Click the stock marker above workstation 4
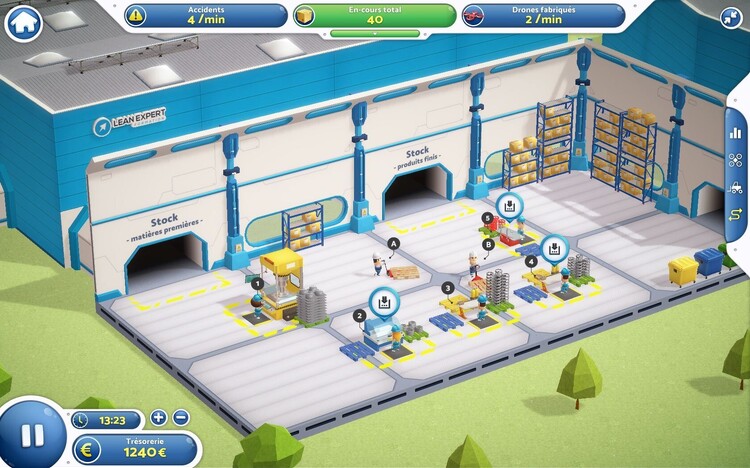The width and height of the screenshot is (750, 468). pyautogui.click(x=552, y=248)
